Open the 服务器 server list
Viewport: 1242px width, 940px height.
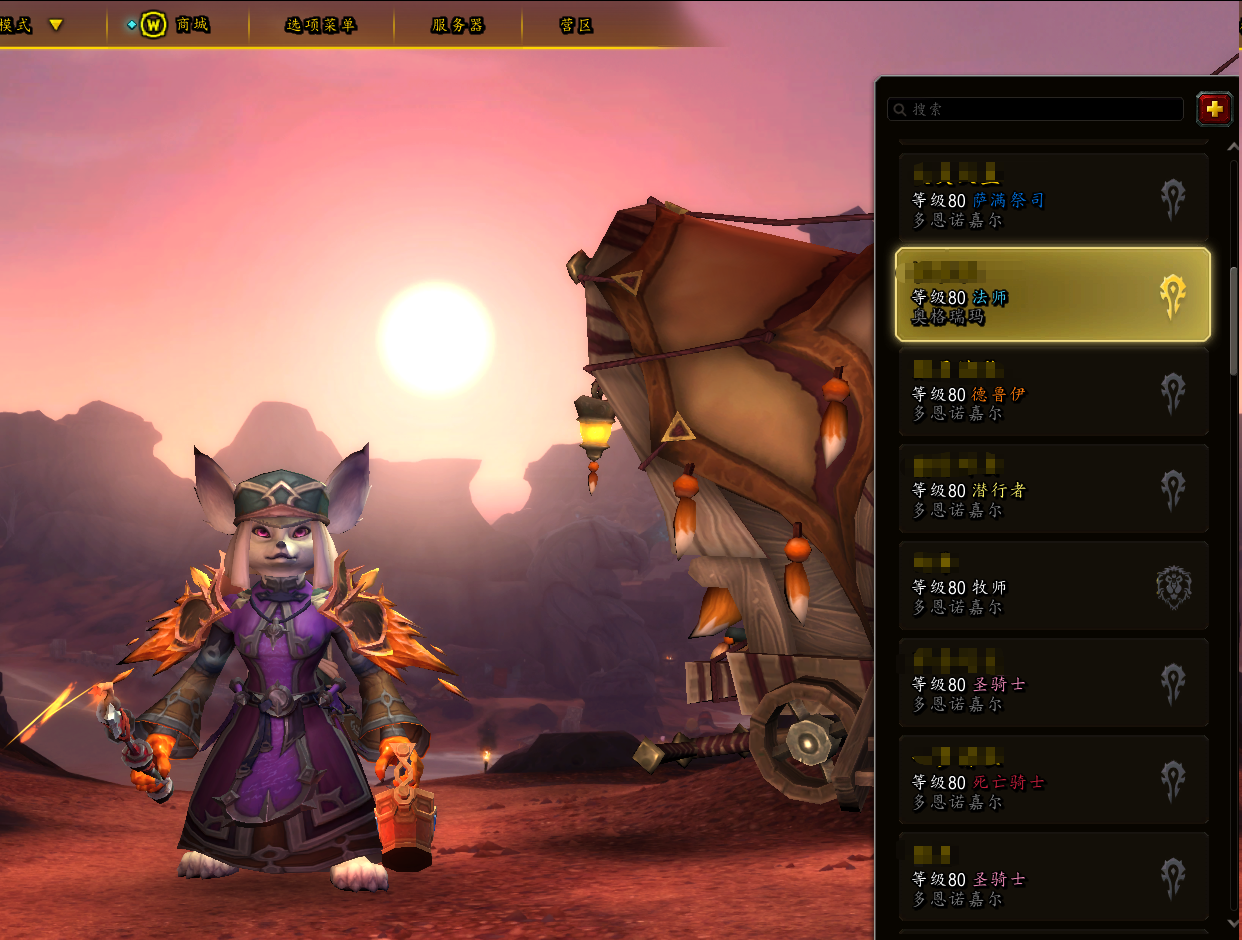tap(458, 25)
